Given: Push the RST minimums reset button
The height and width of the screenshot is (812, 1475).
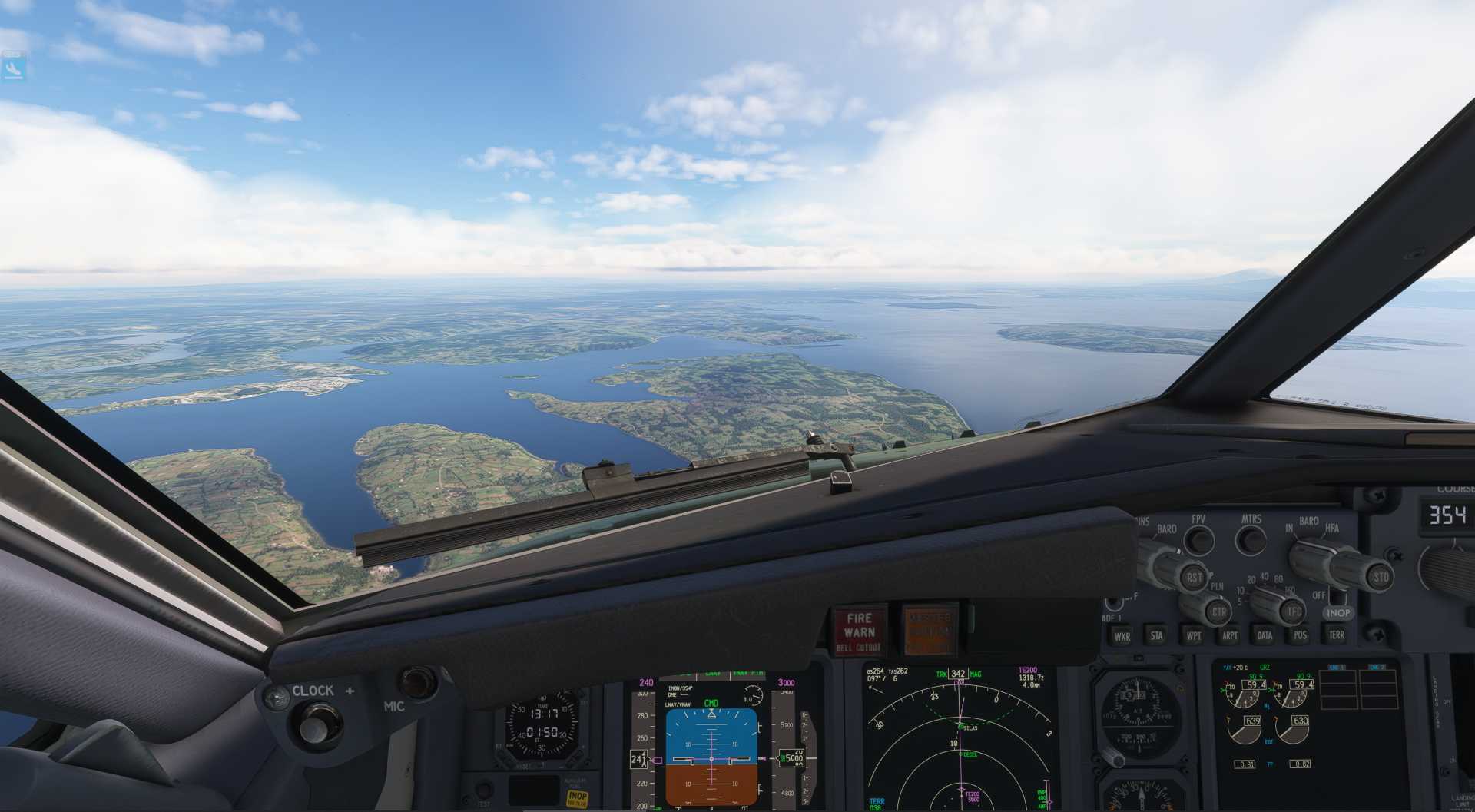Looking at the screenshot, I should click(x=1193, y=578).
